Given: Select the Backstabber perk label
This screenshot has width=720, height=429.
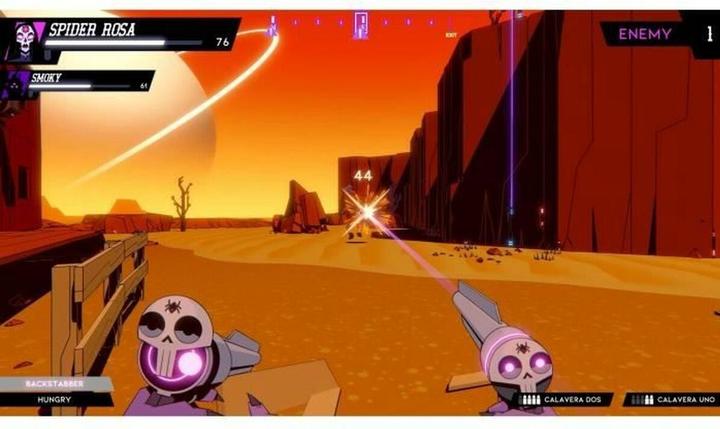Looking at the screenshot, I should [56, 383].
